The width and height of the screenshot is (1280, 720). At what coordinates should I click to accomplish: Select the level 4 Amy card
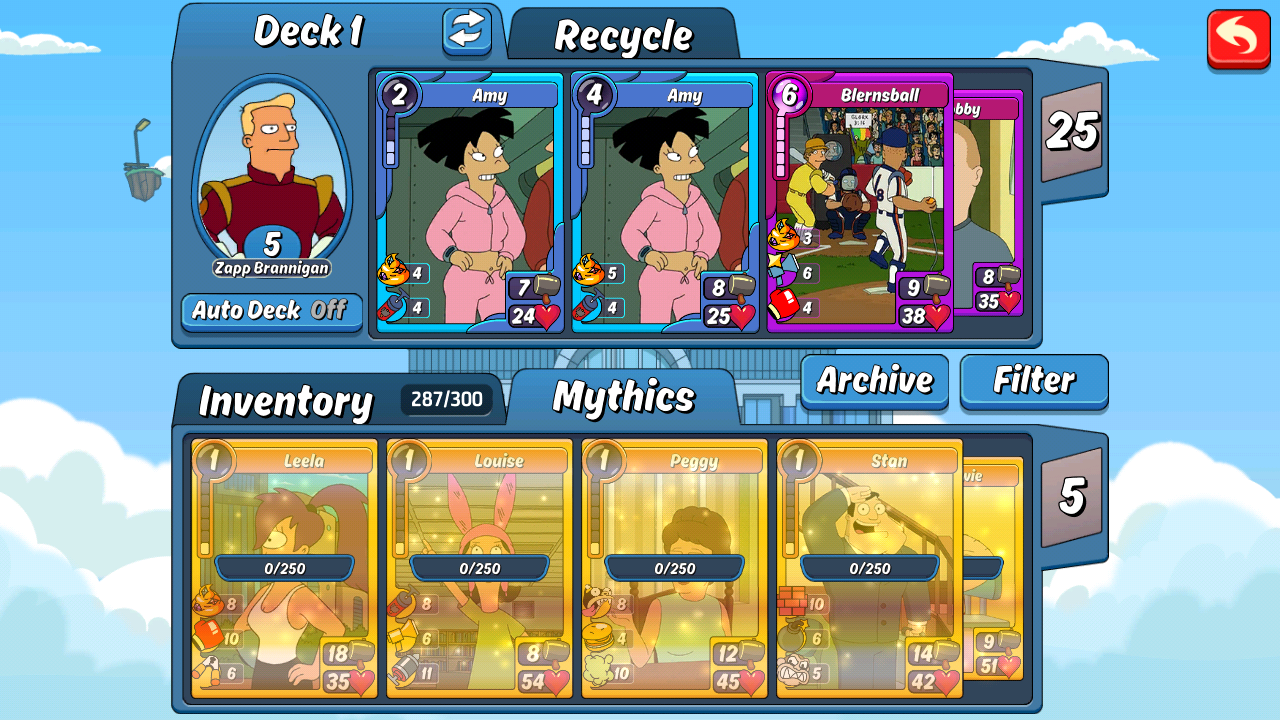pos(665,203)
